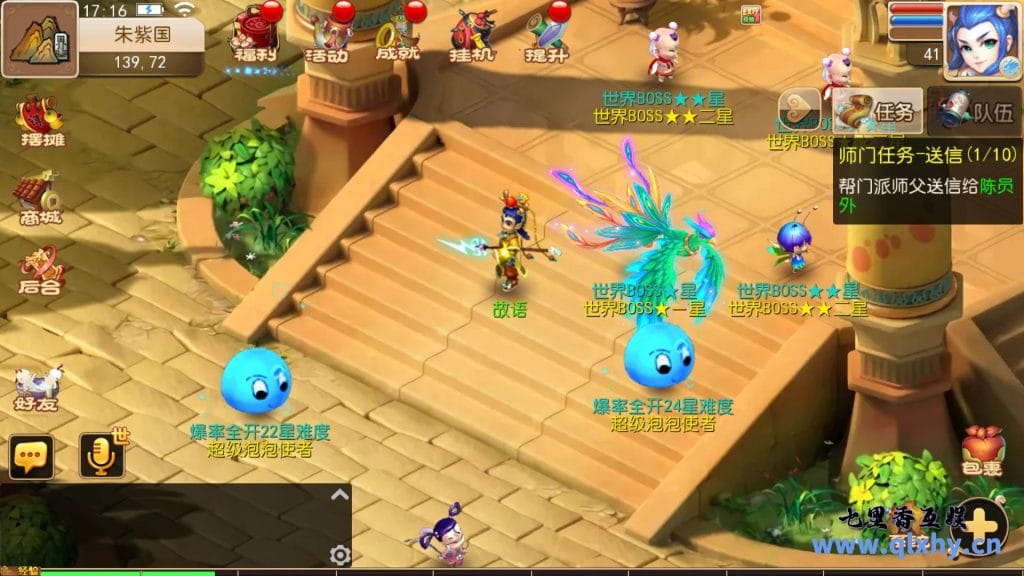Click the 后台 icon on the left
The height and width of the screenshot is (576, 1024).
point(40,270)
